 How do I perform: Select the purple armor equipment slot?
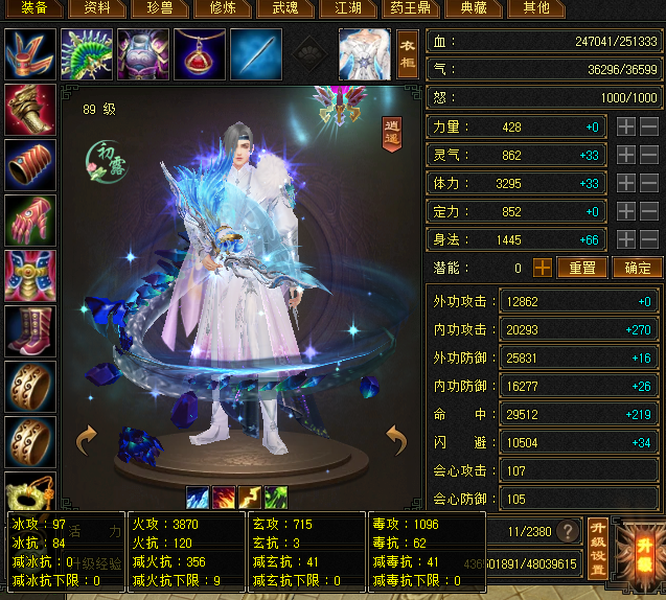point(143,53)
